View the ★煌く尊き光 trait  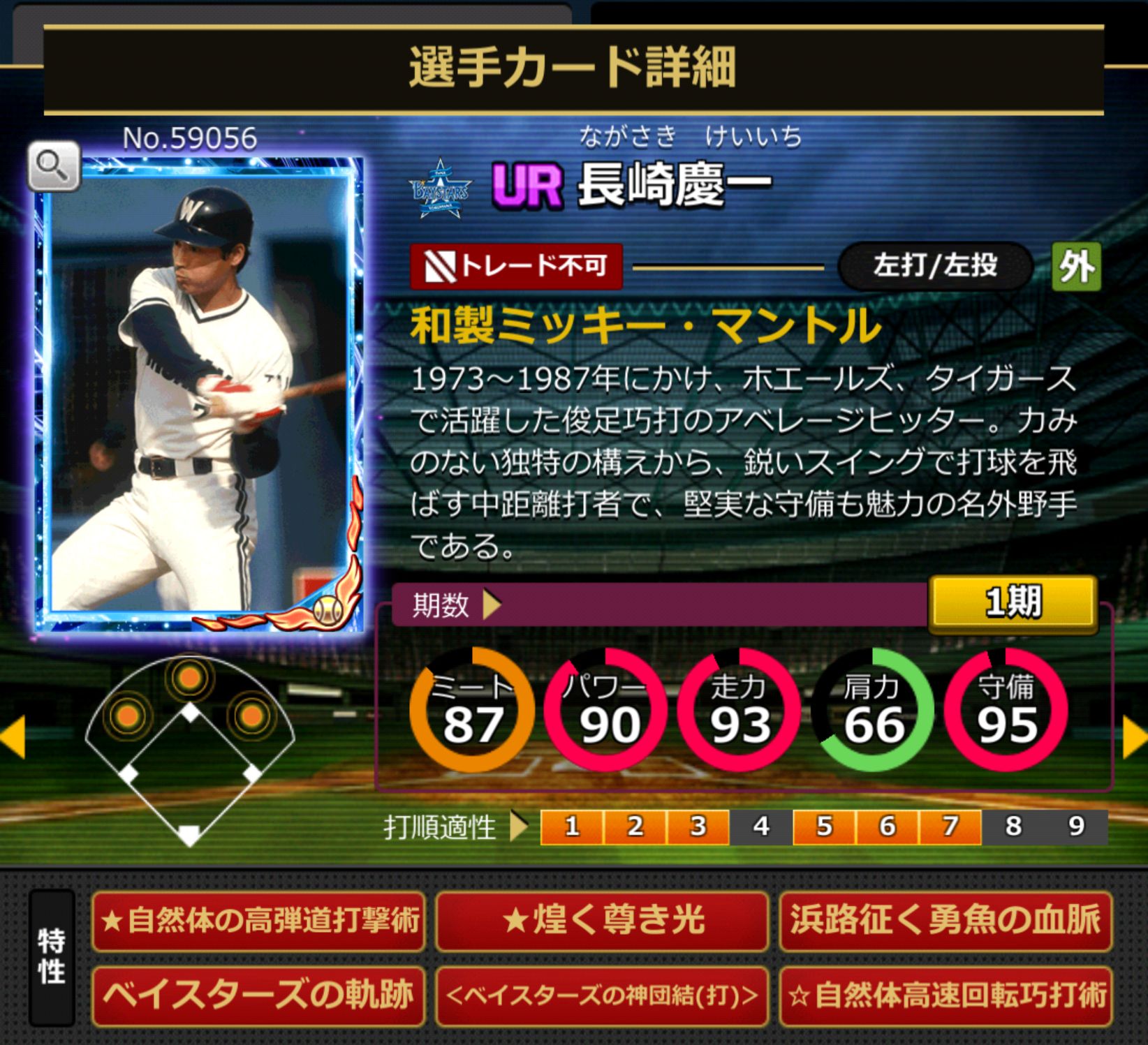[602, 921]
